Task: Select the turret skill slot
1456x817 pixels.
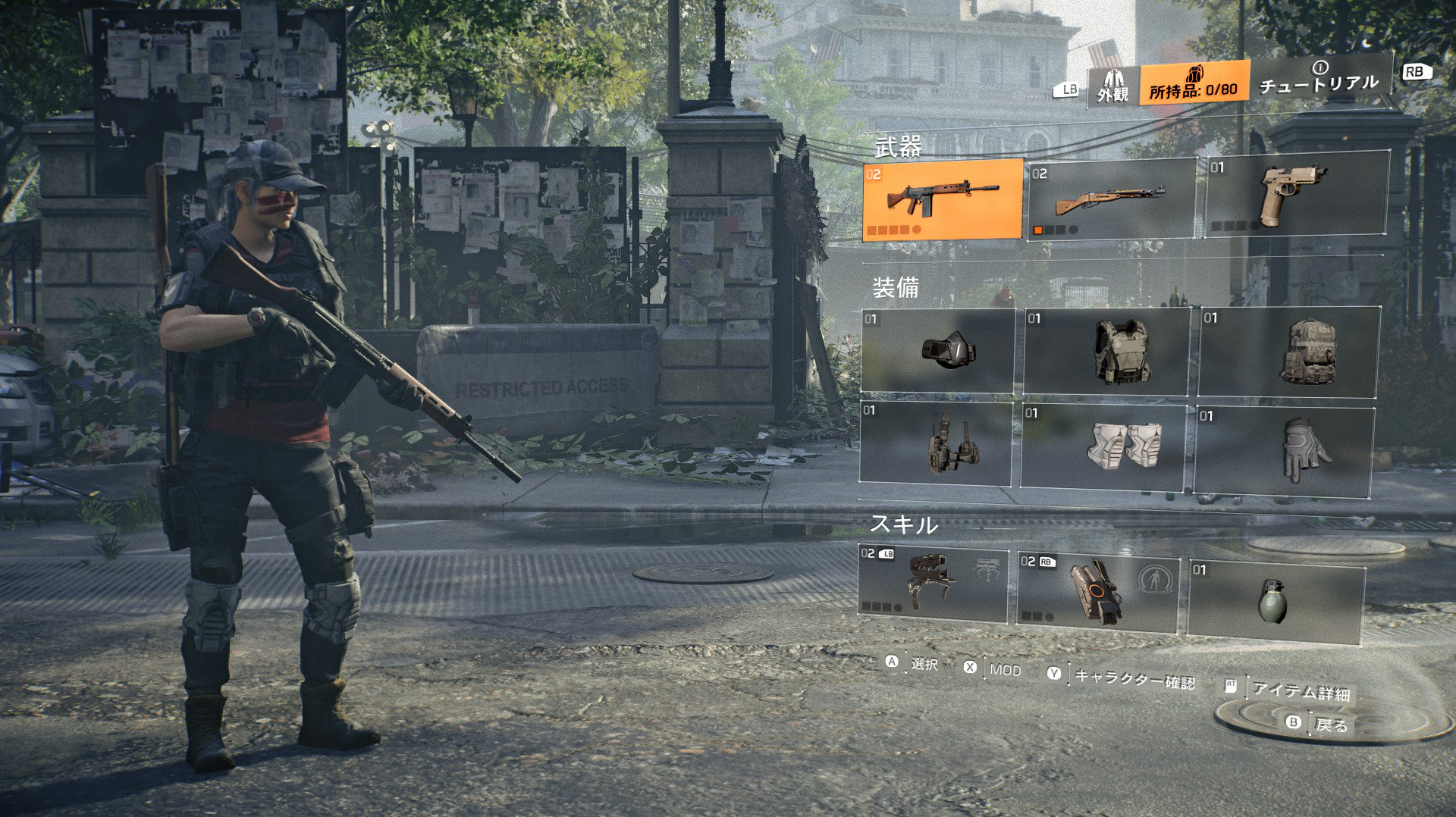Action: pyautogui.click(x=933, y=582)
